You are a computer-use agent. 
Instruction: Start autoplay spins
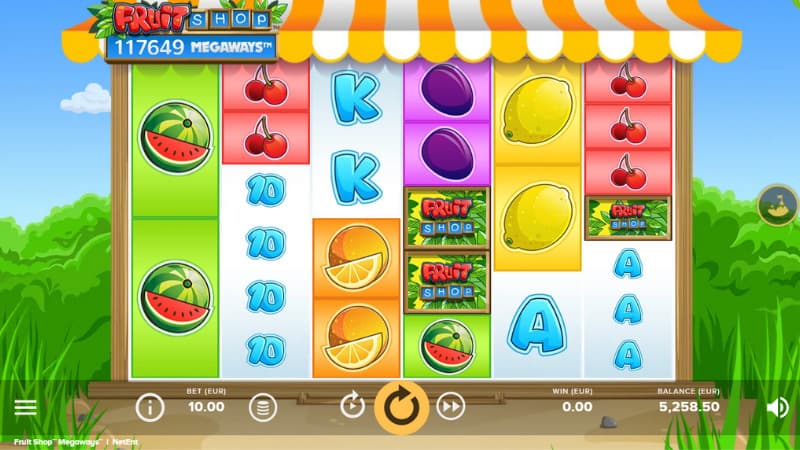tap(352, 406)
